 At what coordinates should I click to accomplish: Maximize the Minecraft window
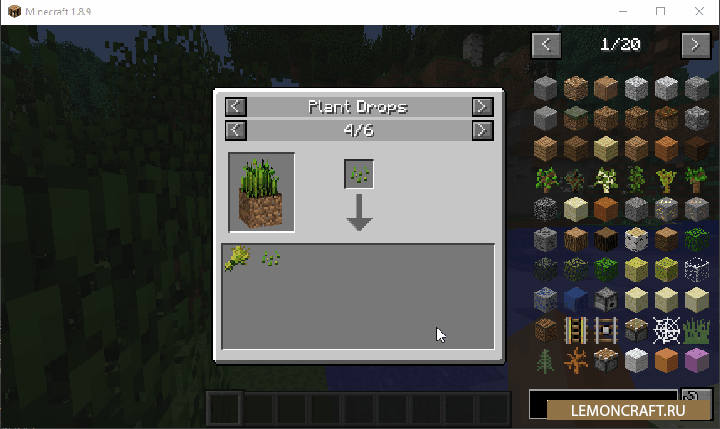[x=660, y=11]
